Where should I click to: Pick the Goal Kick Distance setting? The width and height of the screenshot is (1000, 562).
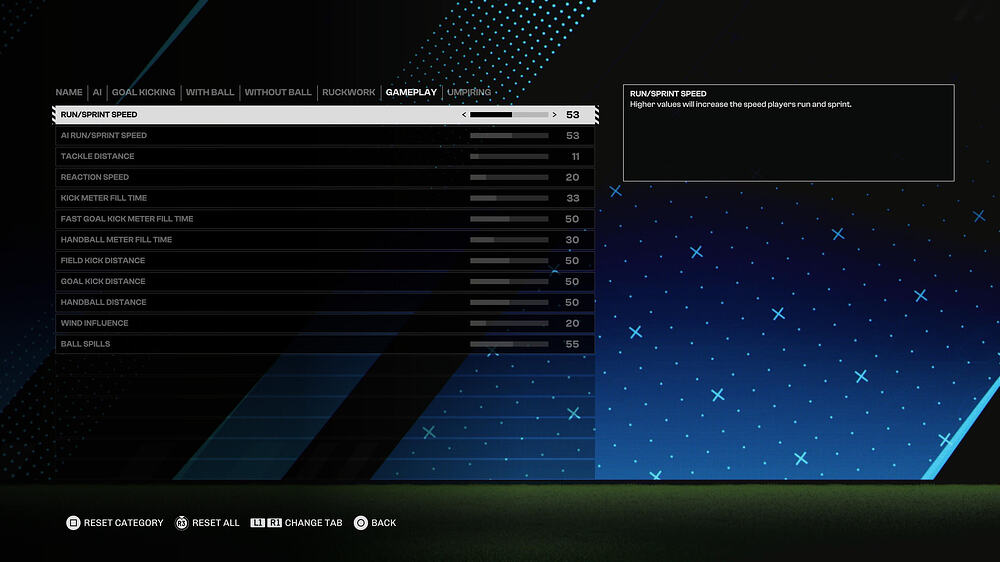coord(324,282)
